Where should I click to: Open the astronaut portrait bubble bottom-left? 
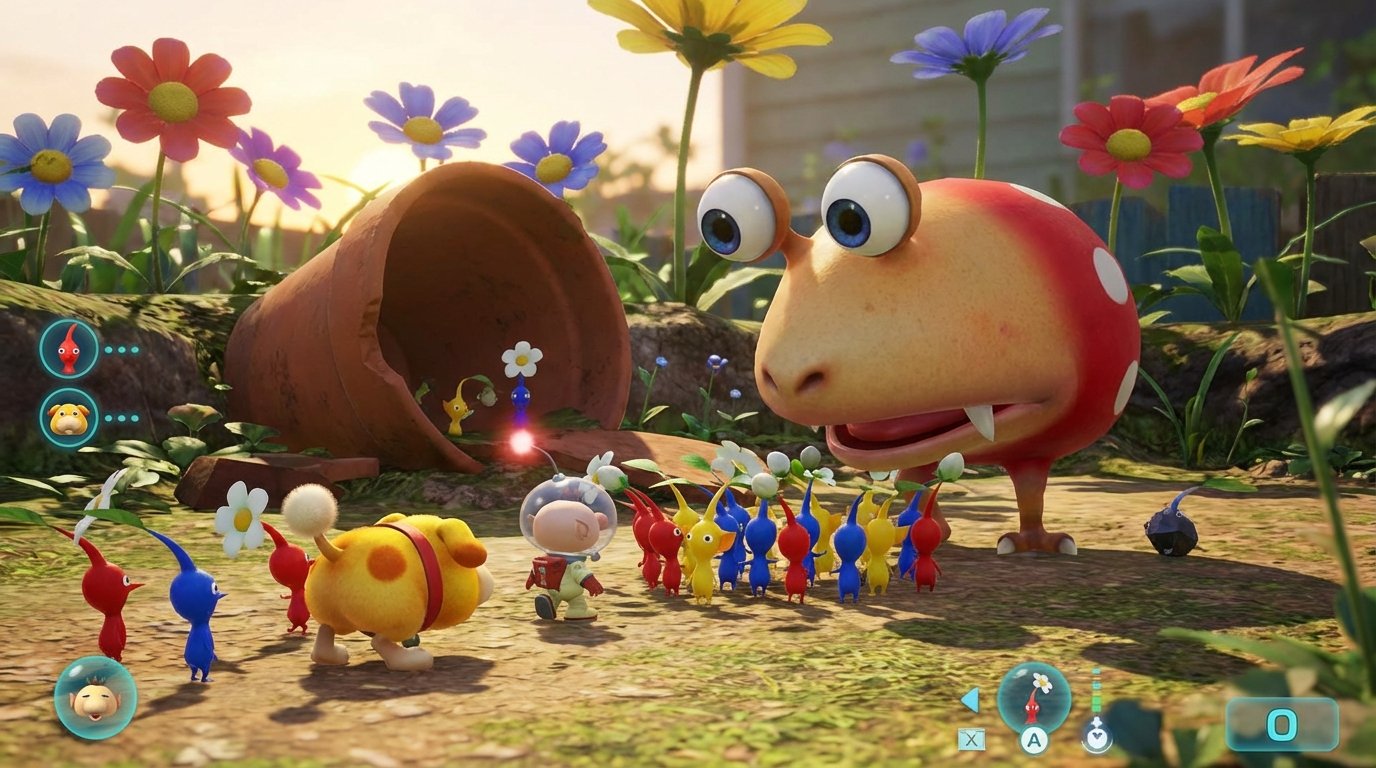point(95,700)
